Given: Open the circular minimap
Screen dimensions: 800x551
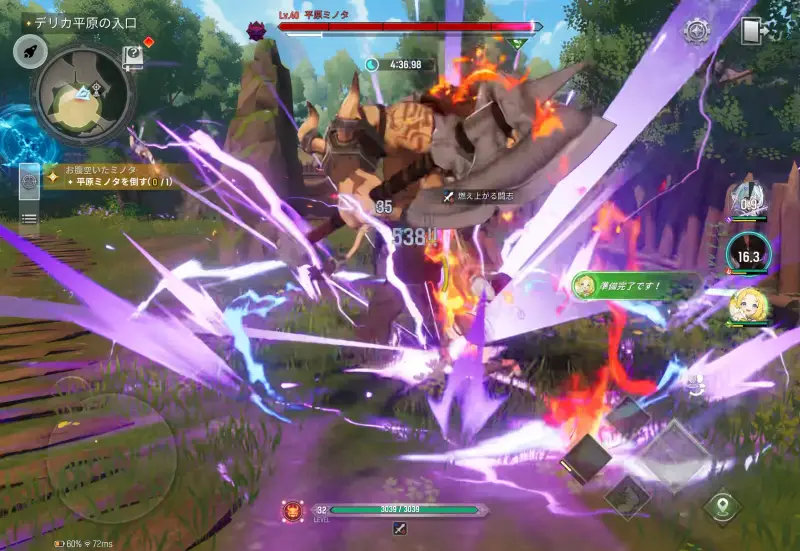Looking at the screenshot, I should coord(84,94).
